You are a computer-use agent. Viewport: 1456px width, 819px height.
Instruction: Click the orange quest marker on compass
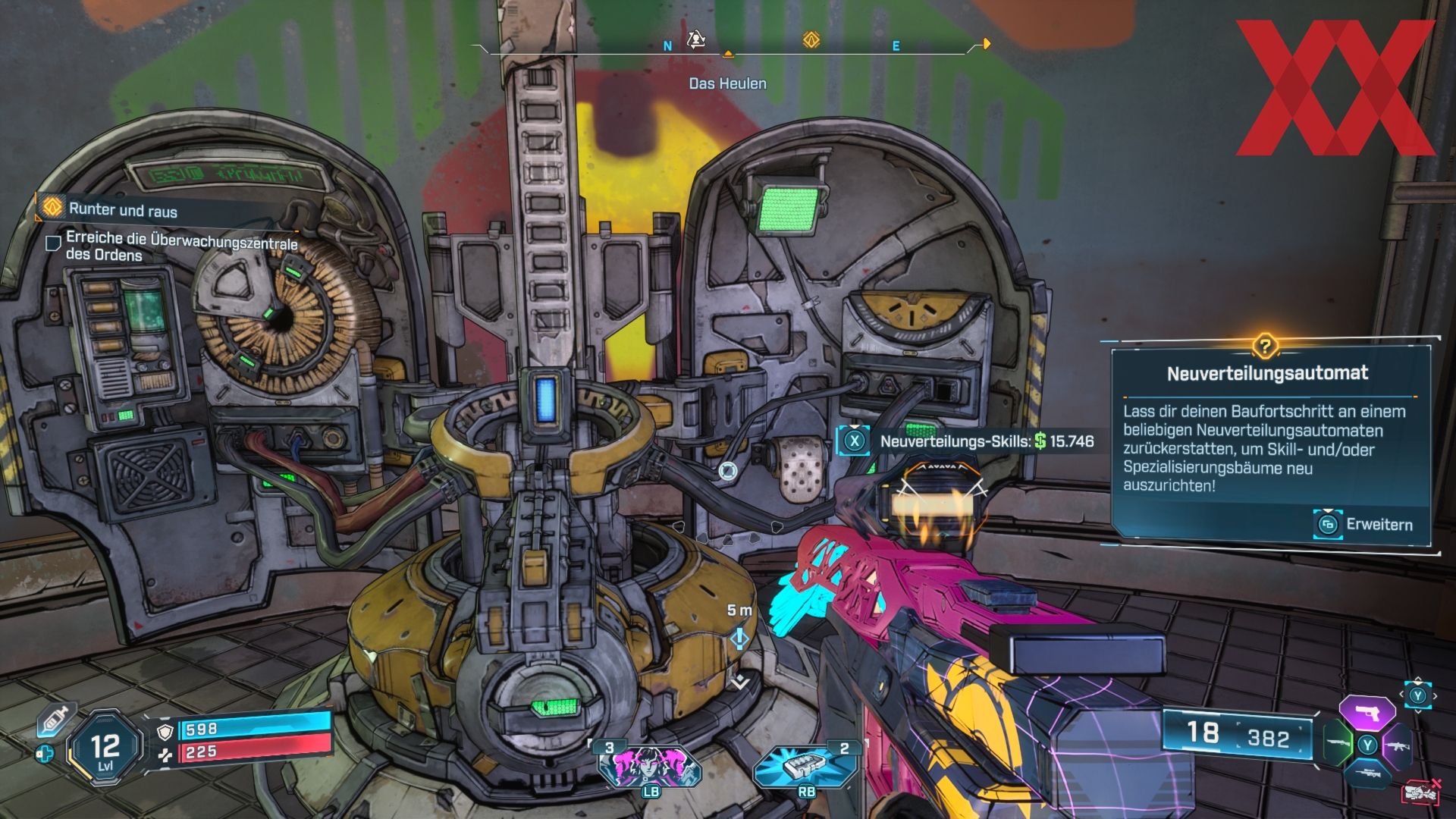tap(811, 40)
